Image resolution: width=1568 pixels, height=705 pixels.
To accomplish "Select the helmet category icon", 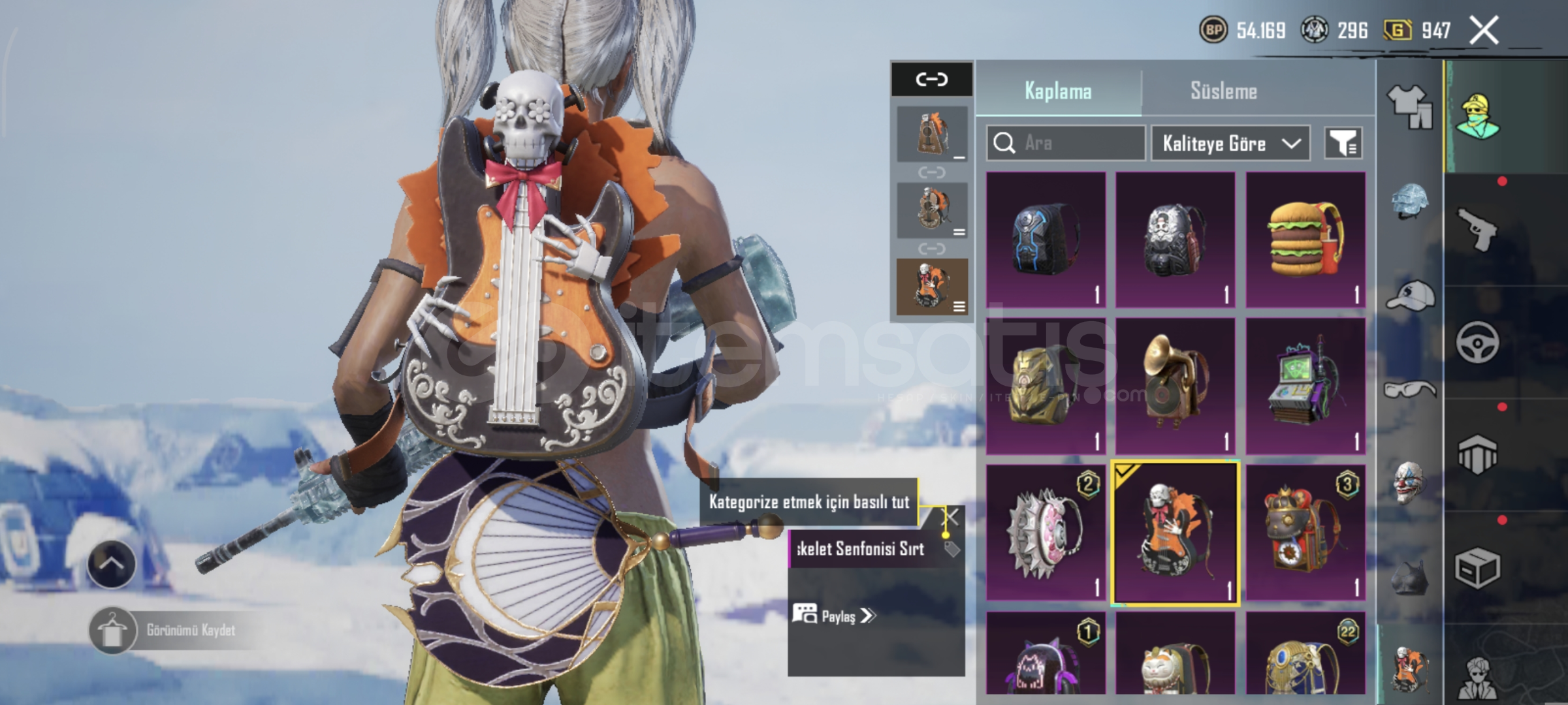I will 1409,200.
